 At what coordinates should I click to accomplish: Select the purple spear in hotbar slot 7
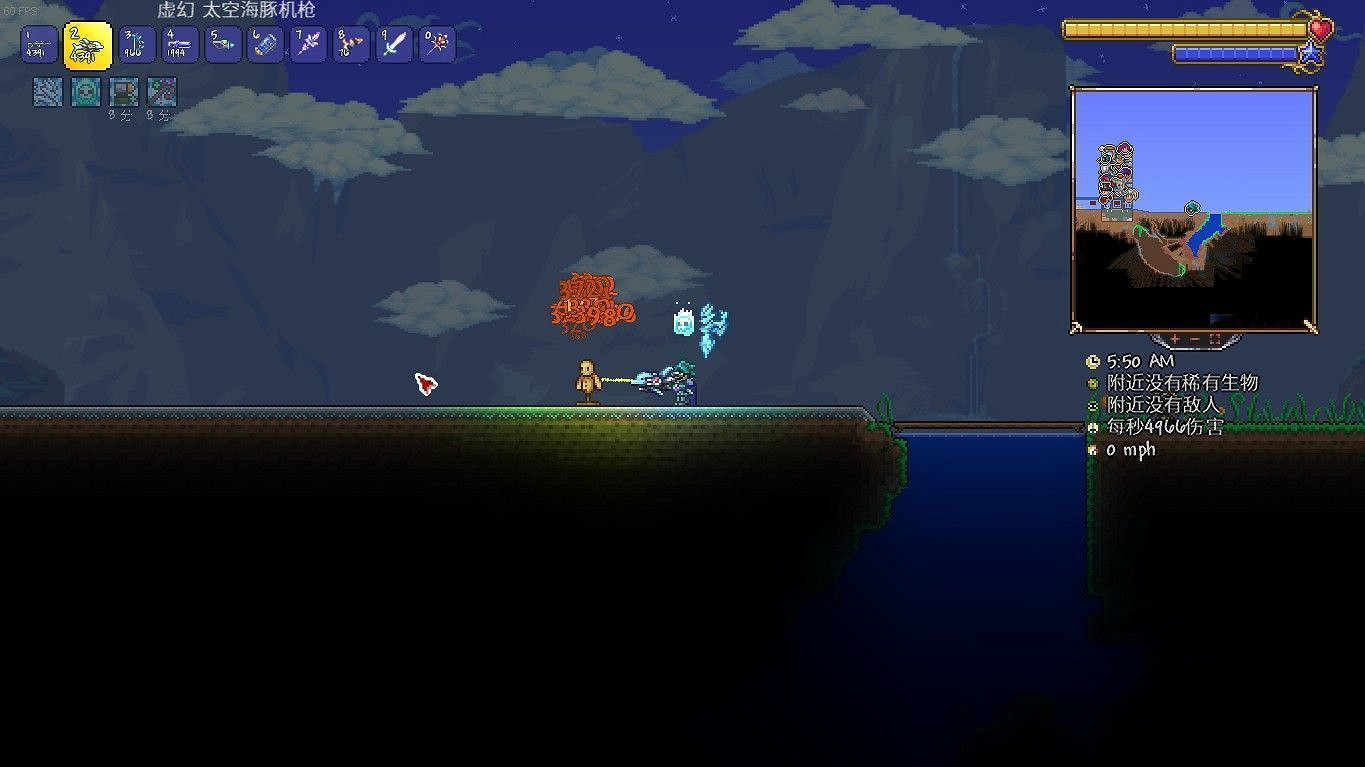[308, 45]
